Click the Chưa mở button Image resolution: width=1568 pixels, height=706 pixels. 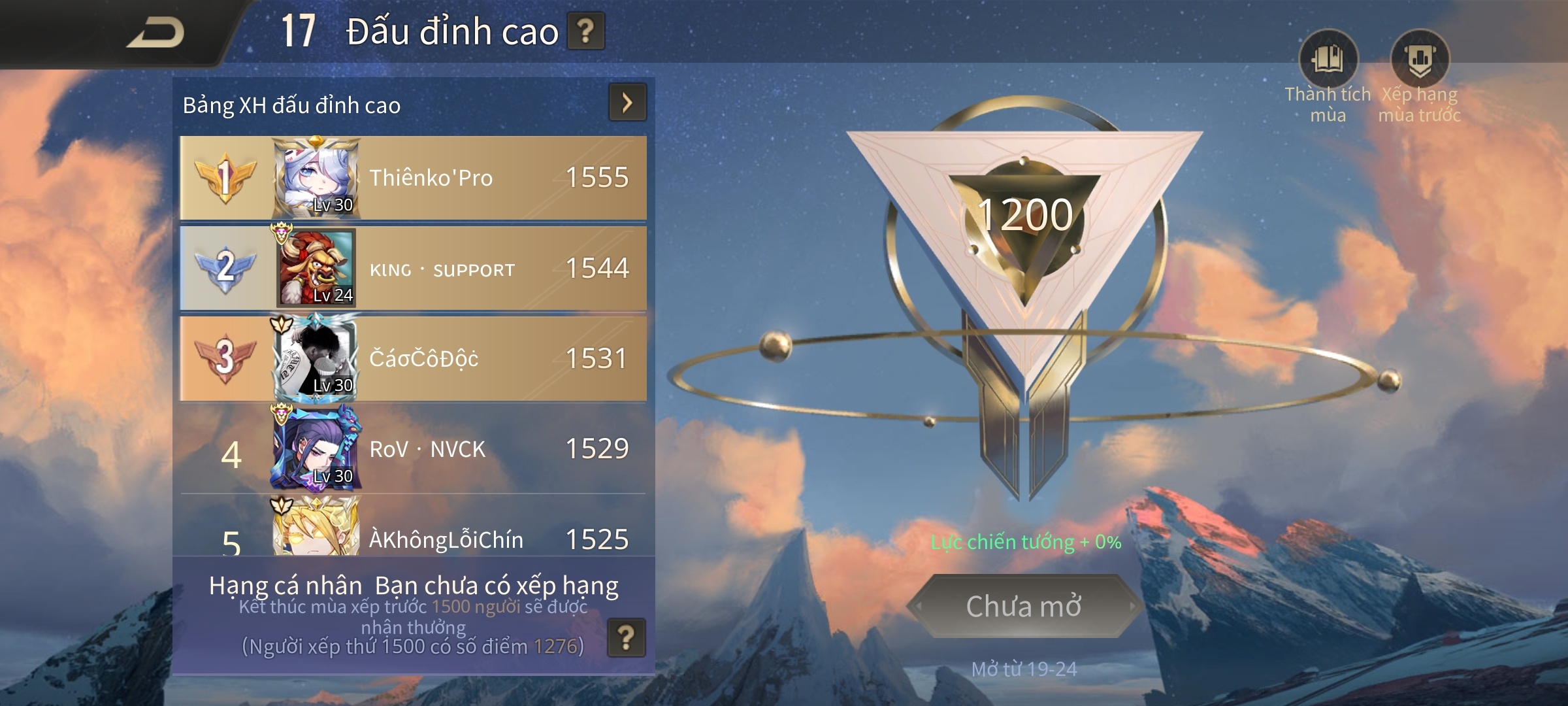(1023, 606)
